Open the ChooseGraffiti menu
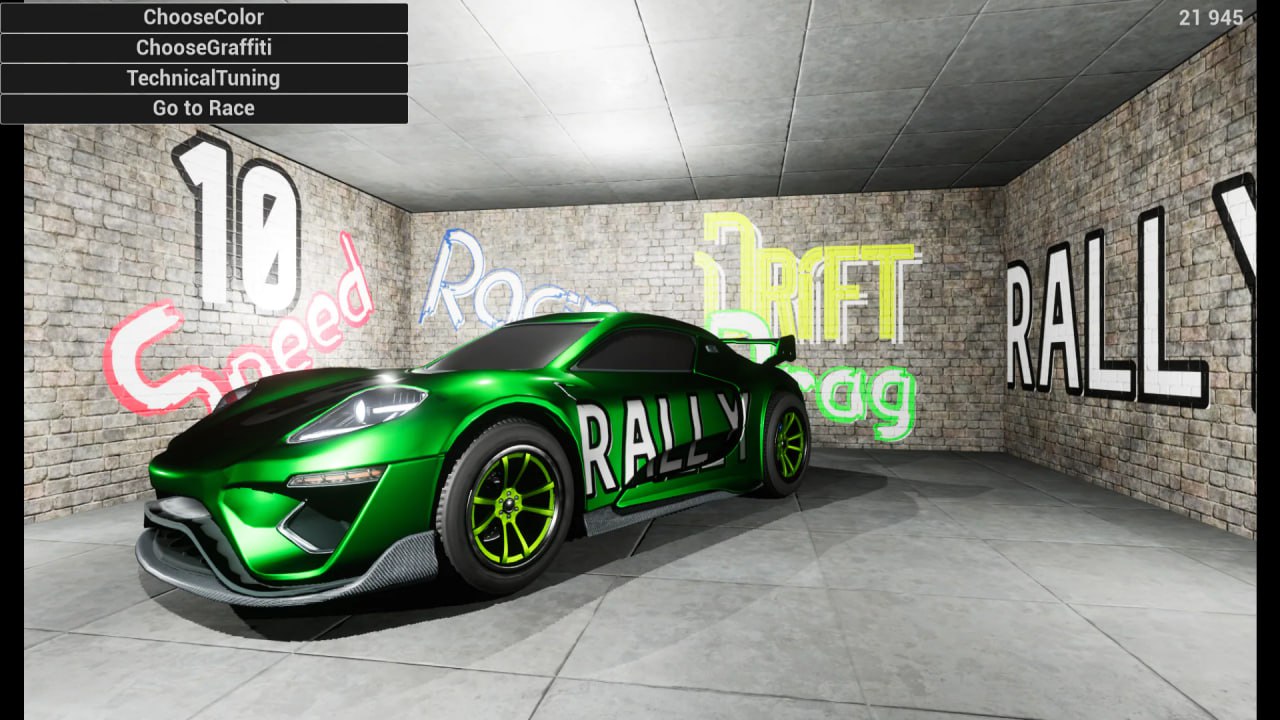 204,47
